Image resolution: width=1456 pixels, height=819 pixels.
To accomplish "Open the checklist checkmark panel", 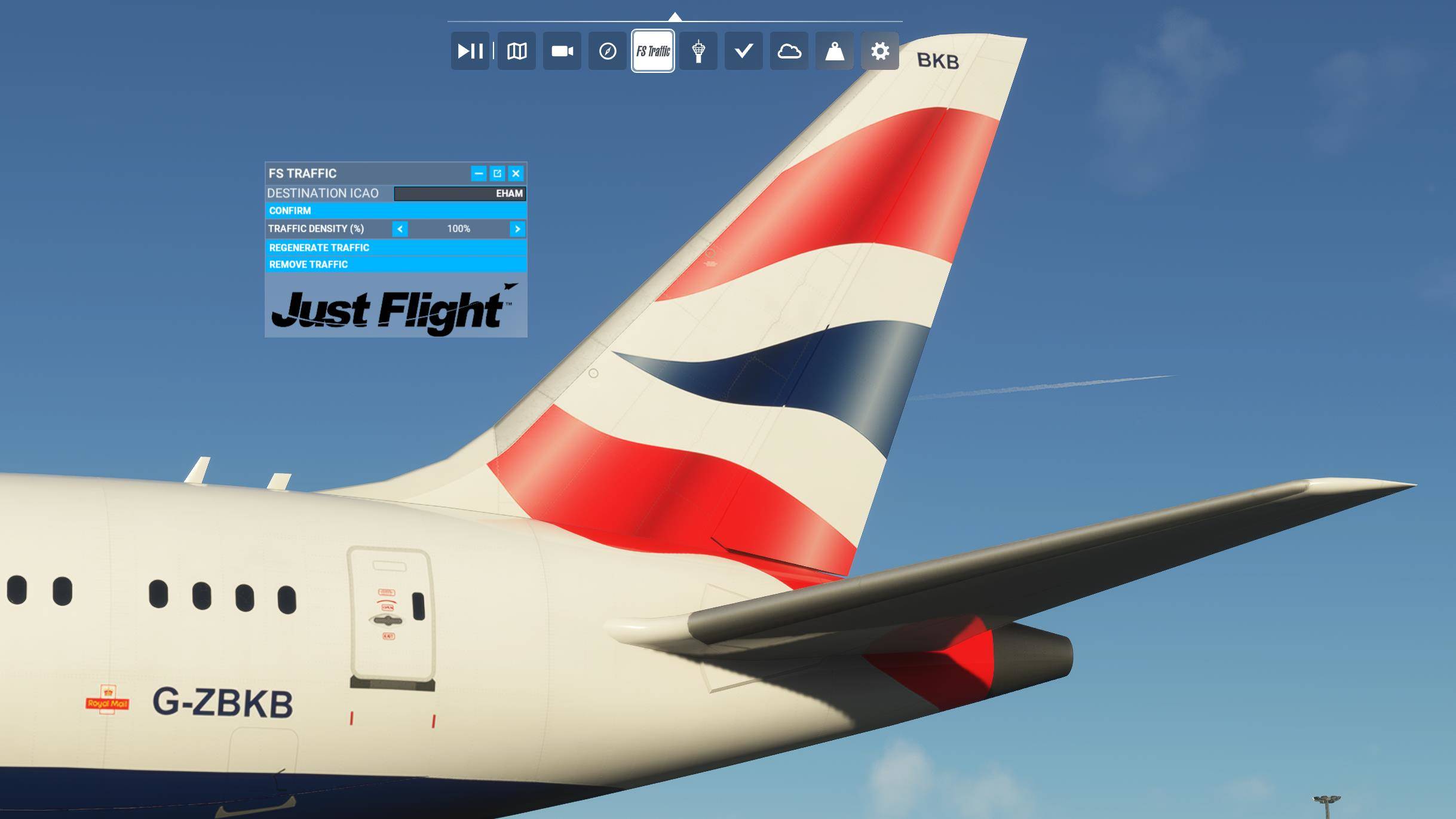I will pos(743,51).
